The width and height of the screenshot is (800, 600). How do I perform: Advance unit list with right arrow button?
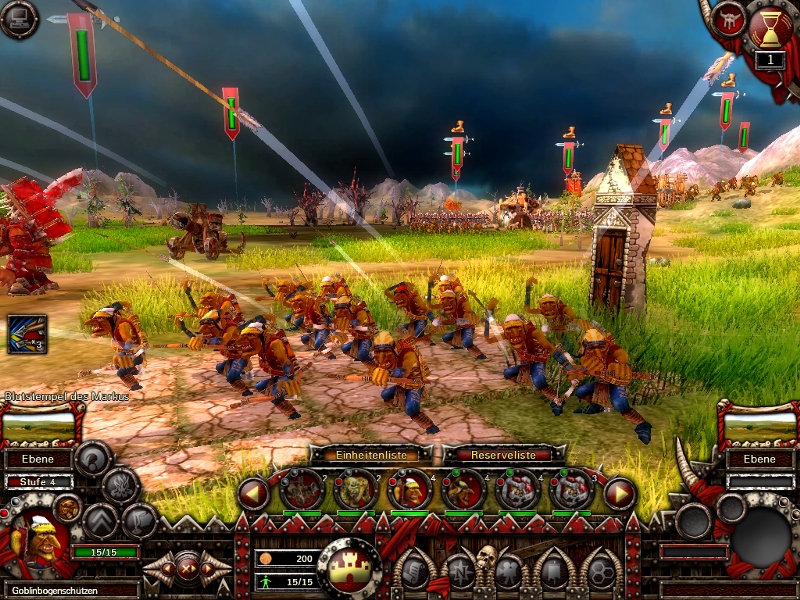[x=620, y=492]
